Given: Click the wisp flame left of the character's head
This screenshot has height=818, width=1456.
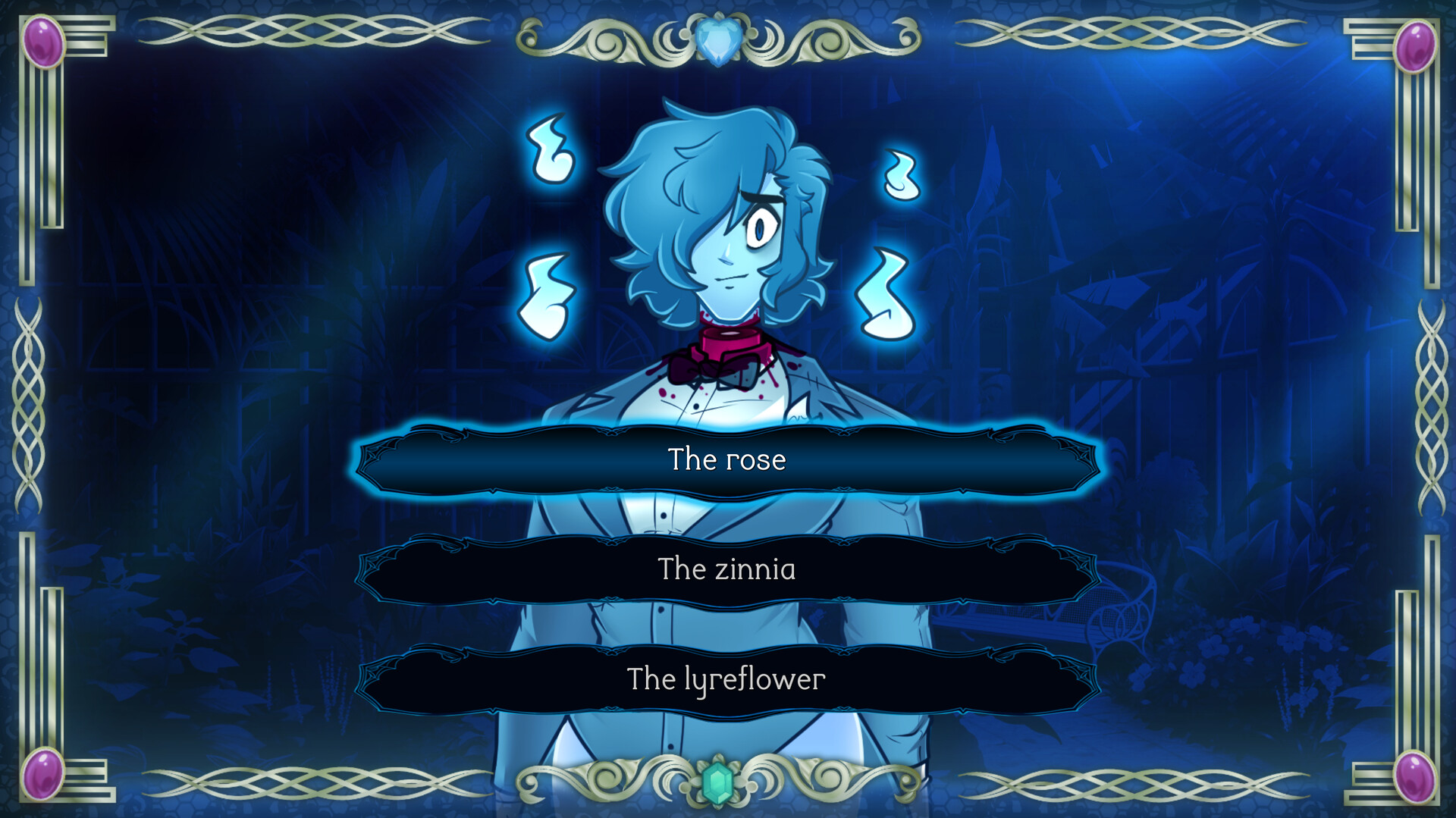Looking at the screenshot, I should [x=550, y=150].
